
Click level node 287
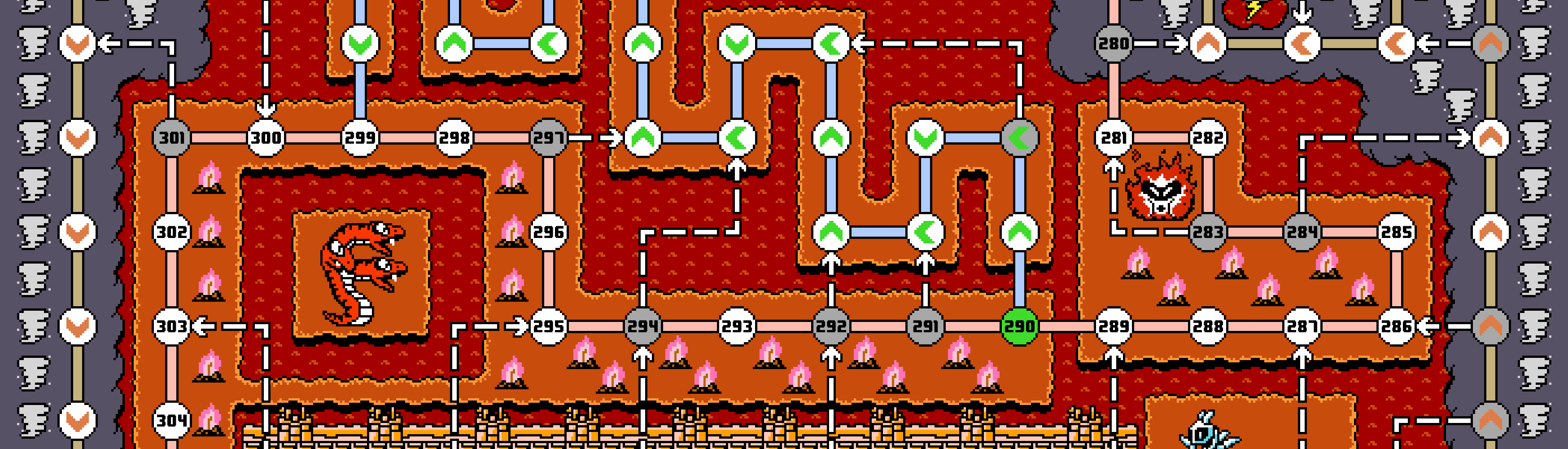(1302, 326)
